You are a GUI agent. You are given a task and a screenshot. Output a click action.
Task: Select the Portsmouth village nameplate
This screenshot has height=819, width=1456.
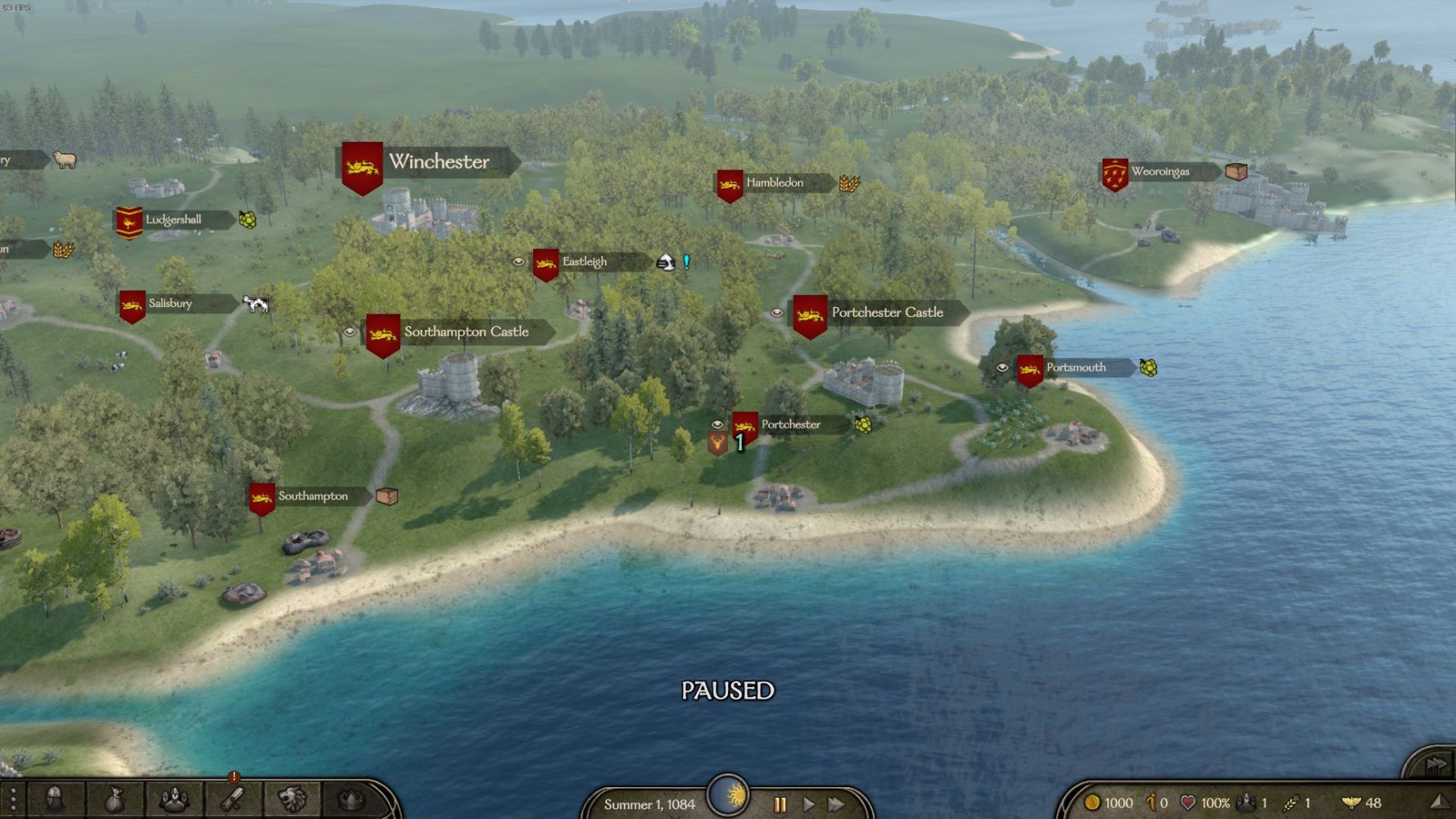tap(1075, 368)
